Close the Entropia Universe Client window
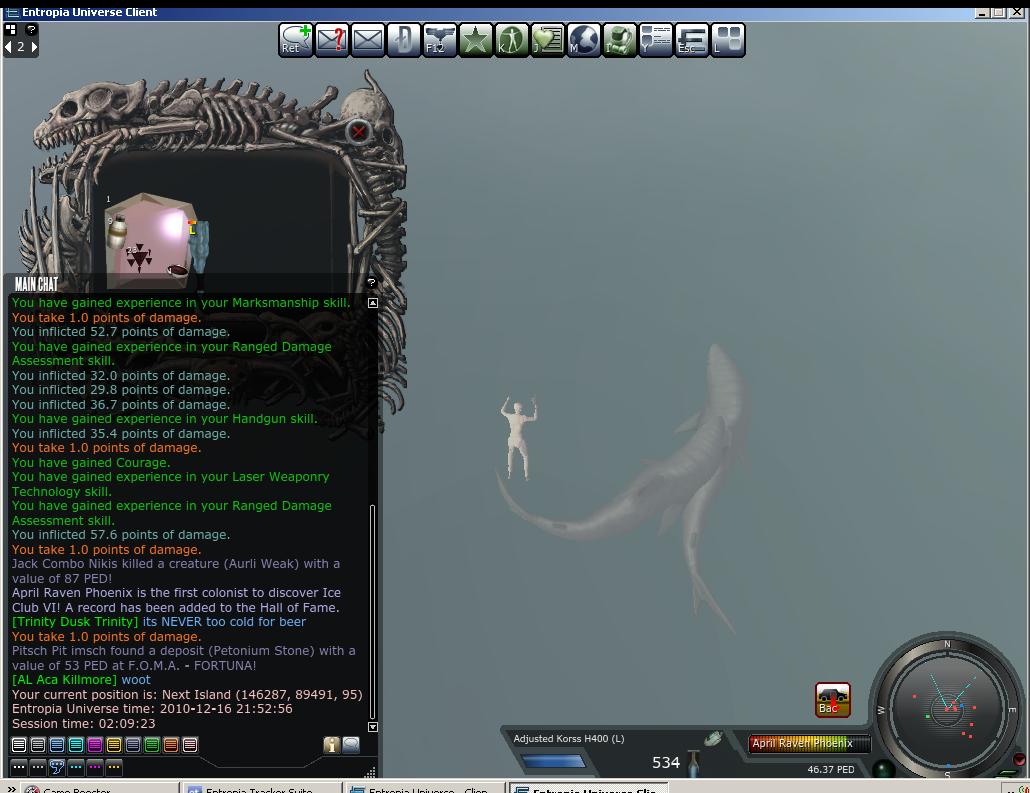Viewport: 1030px width, 793px height. click(1019, 12)
